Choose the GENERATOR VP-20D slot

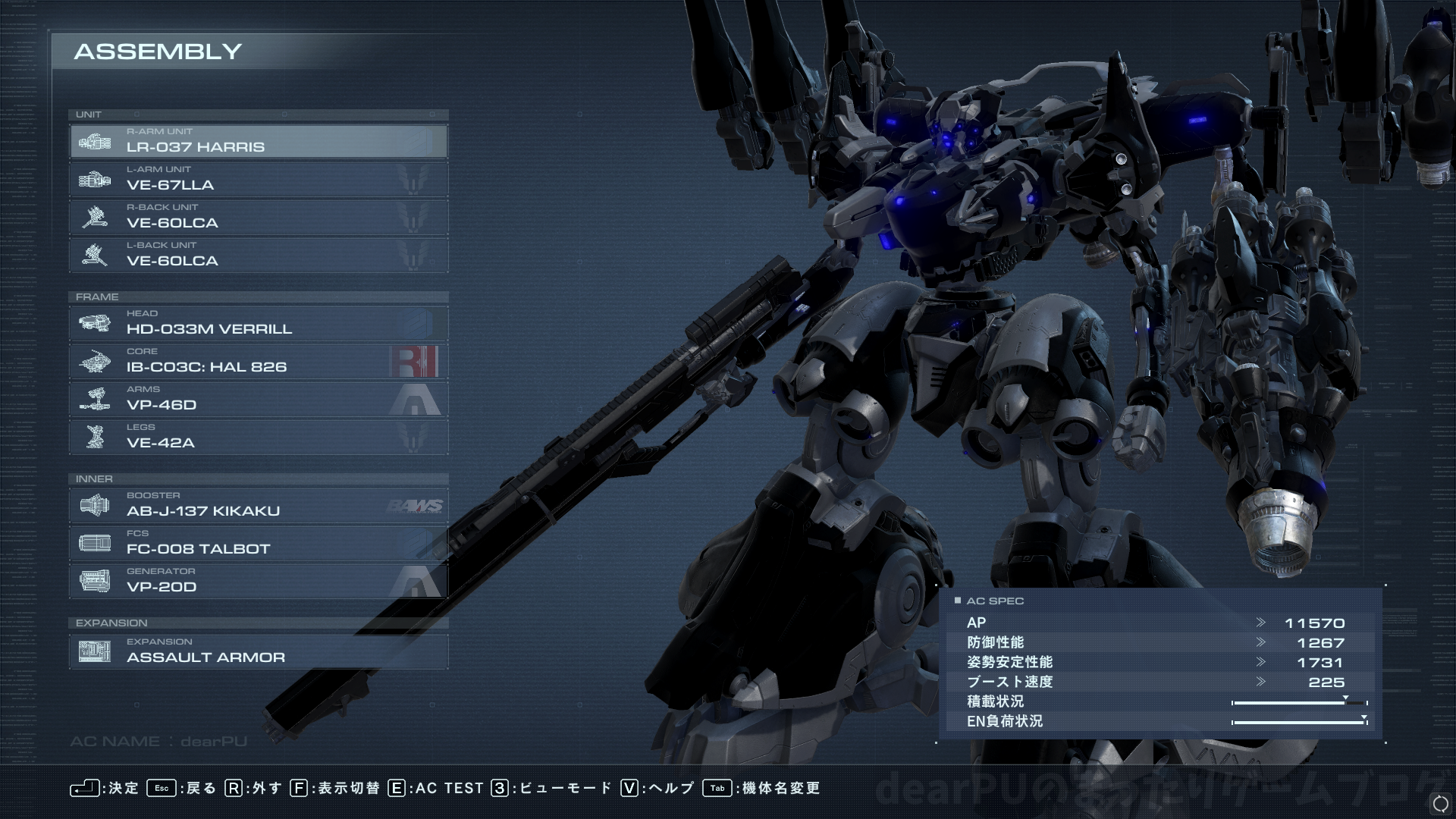tap(258, 582)
